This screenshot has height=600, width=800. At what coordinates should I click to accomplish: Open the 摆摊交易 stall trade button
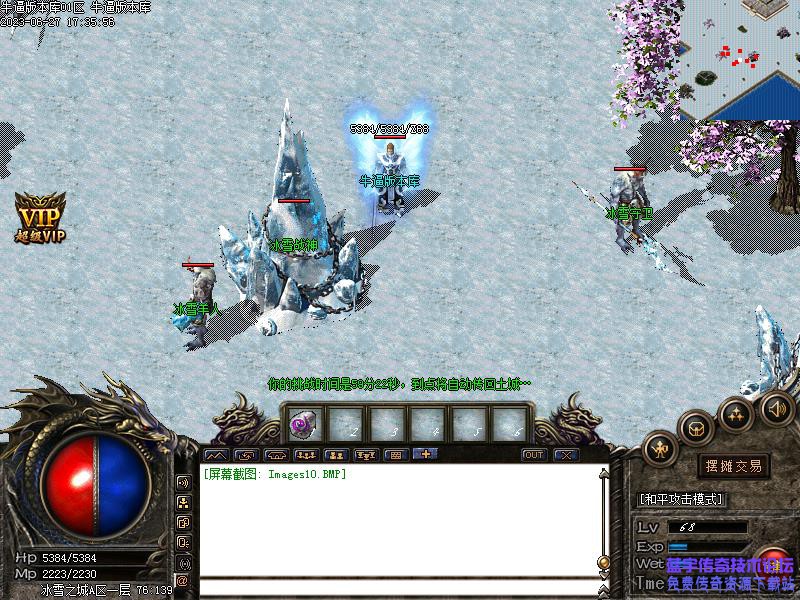click(734, 466)
